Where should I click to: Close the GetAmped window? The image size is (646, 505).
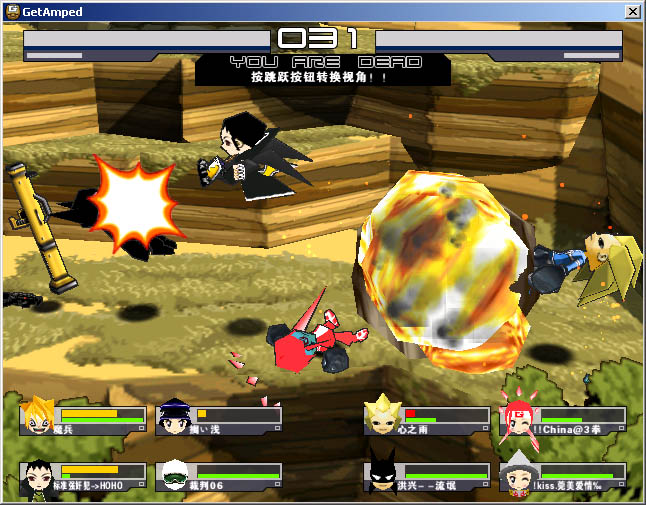632,12
